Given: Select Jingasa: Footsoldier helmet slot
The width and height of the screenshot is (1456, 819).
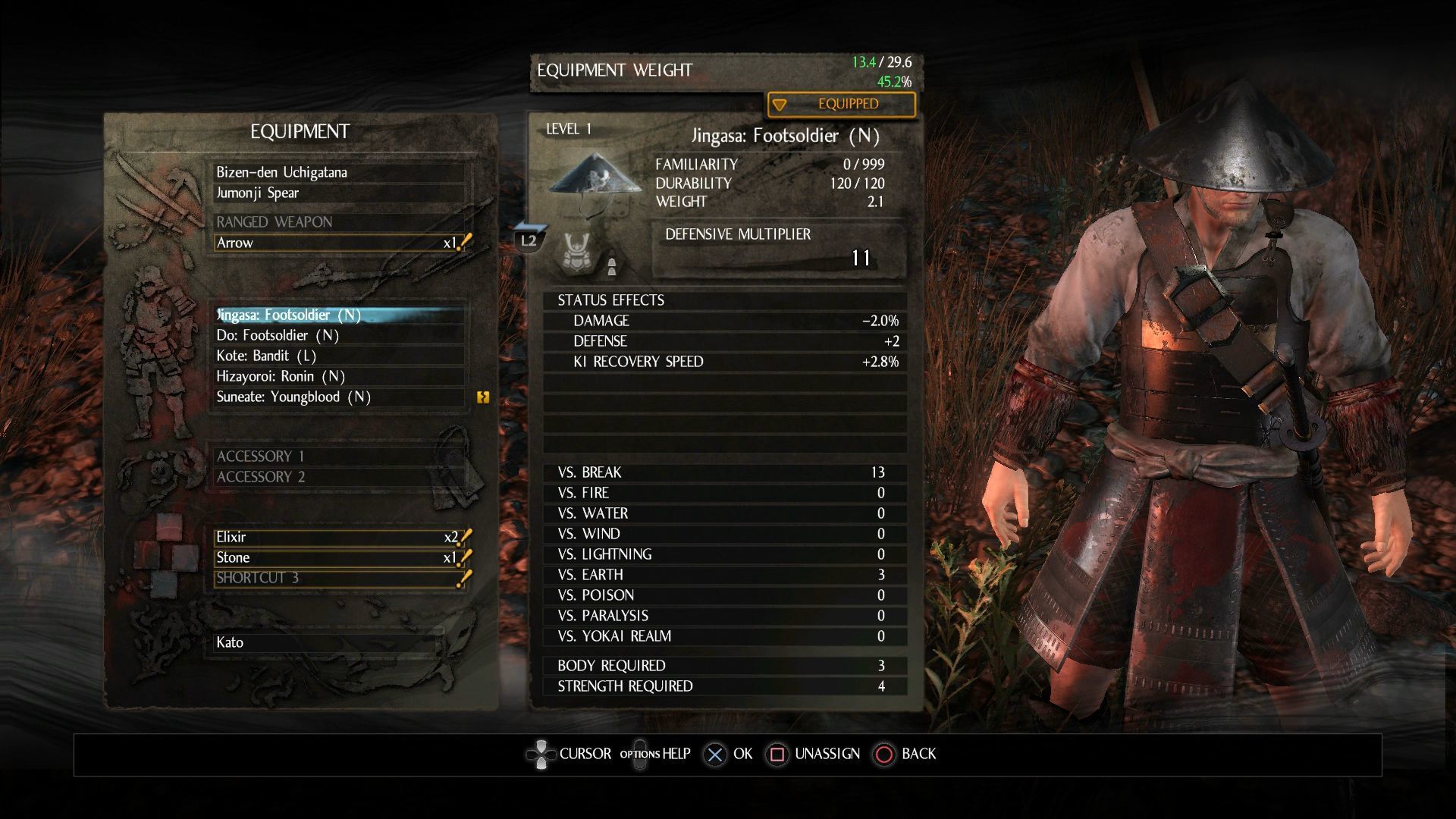Looking at the screenshot, I should pyautogui.click(x=338, y=315).
